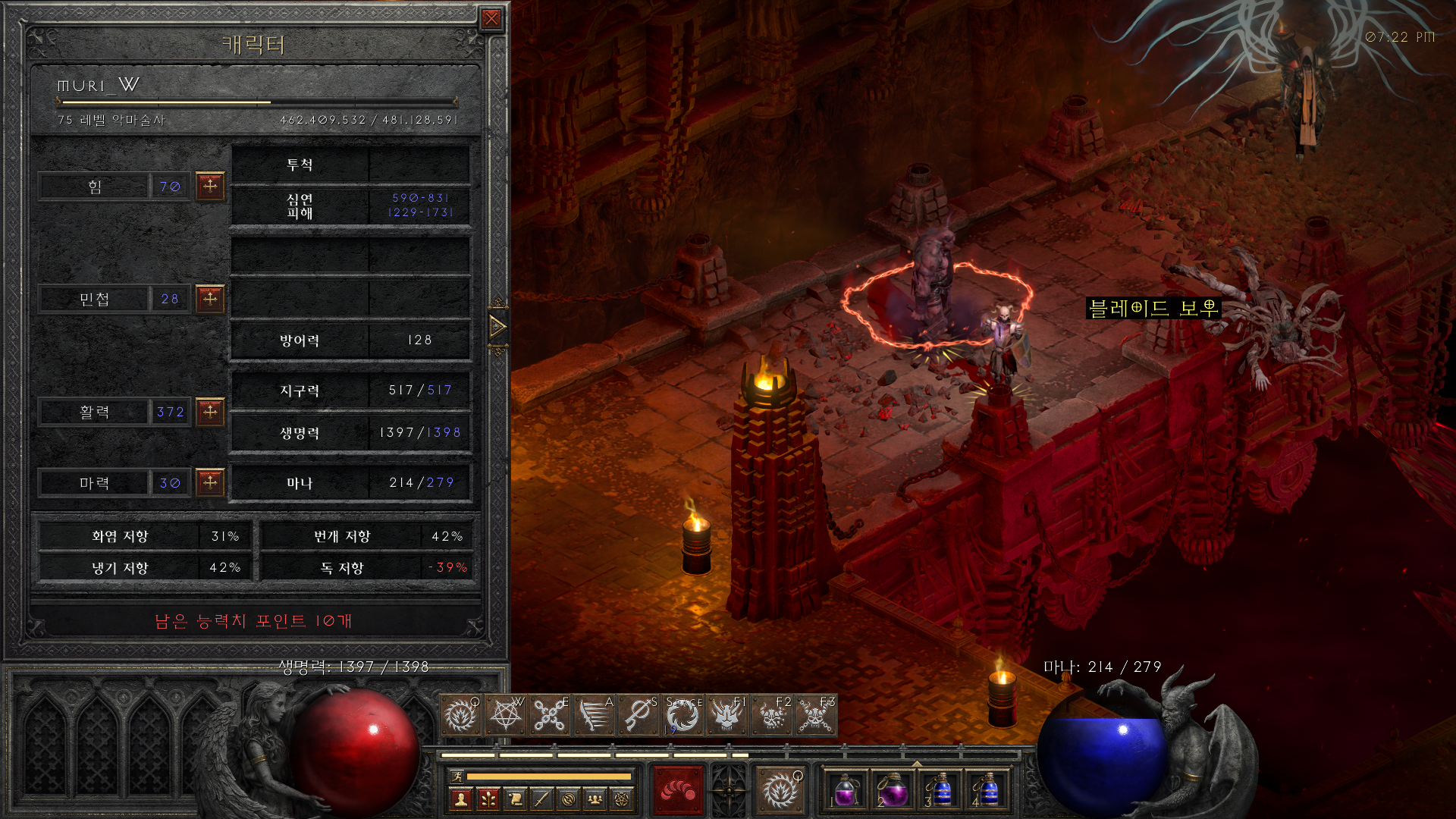Select the swirling ring skill with count 19
Screen dimensions: 1456x819
click(x=682, y=715)
